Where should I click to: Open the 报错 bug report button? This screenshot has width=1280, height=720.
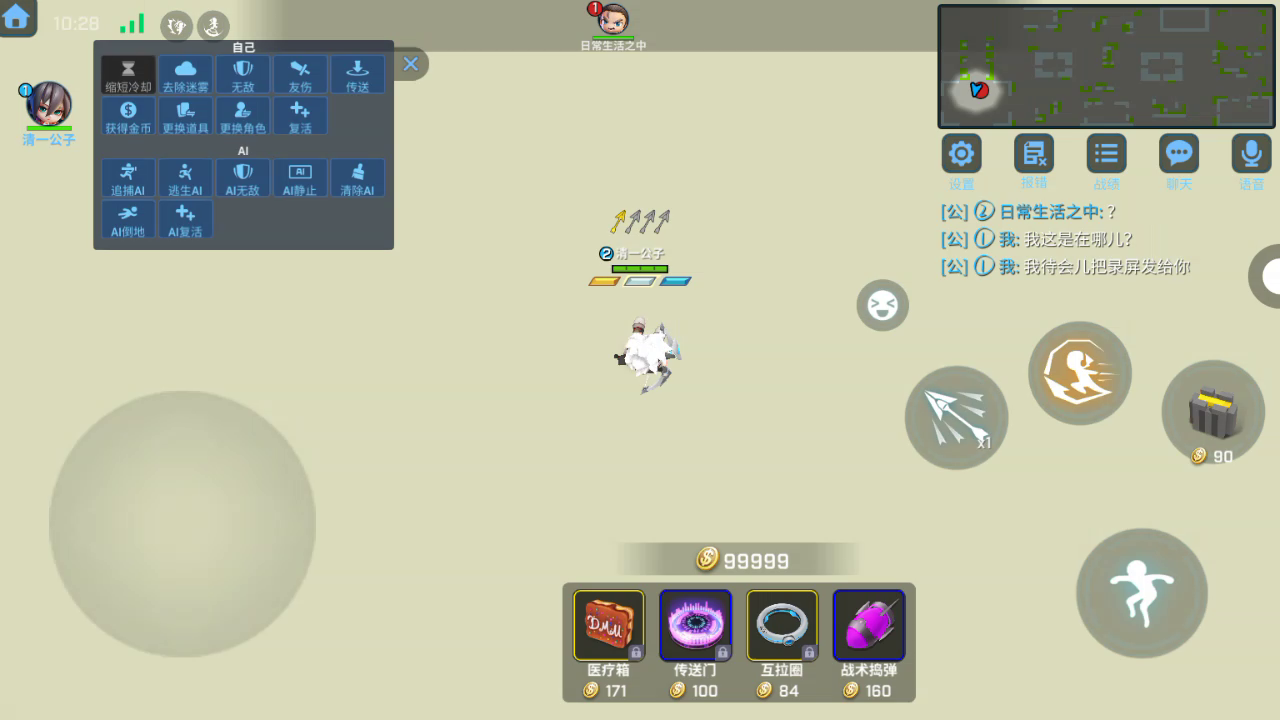[x=1034, y=154]
